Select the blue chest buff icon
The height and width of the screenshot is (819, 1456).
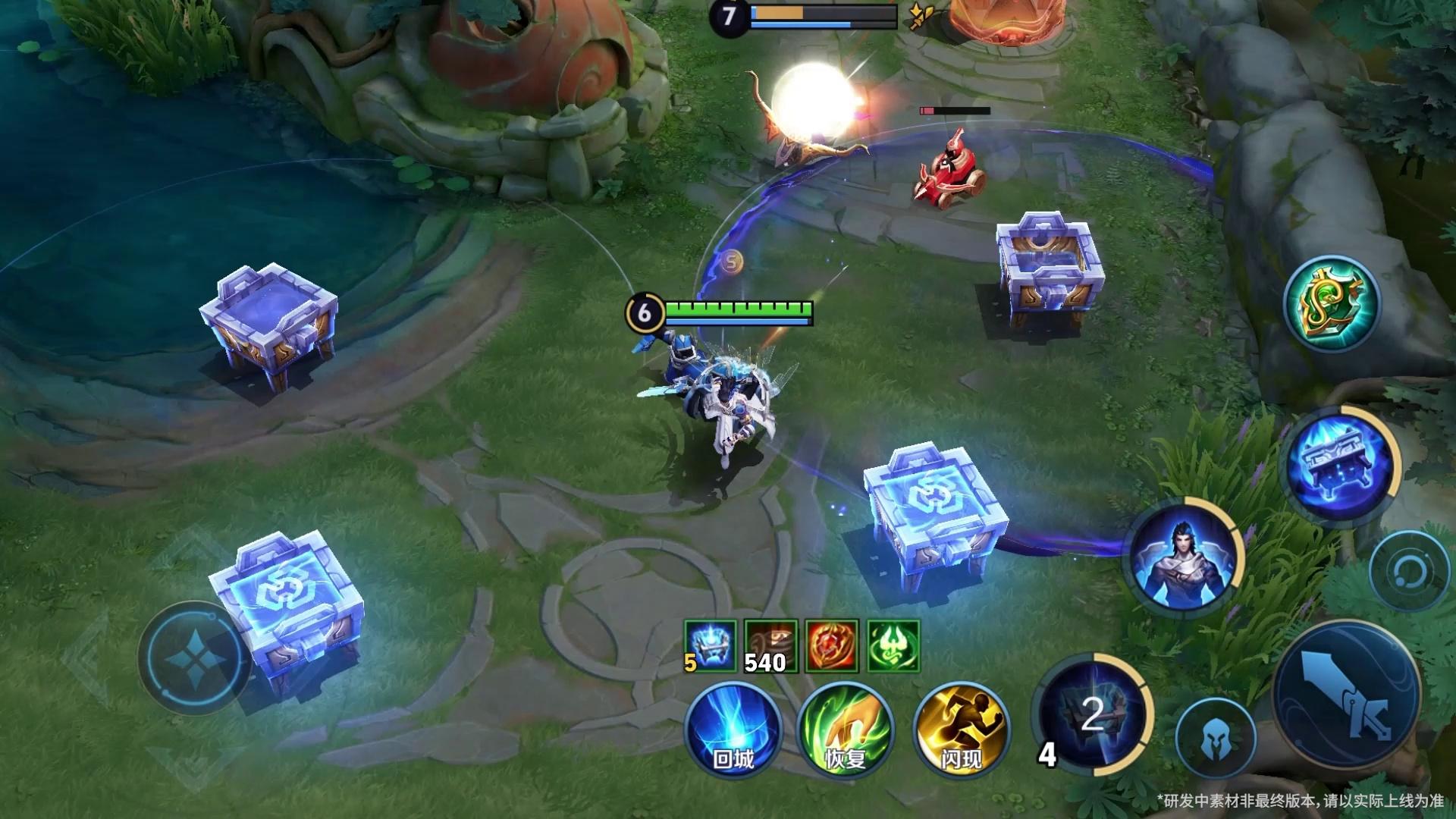[x=710, y=646]
